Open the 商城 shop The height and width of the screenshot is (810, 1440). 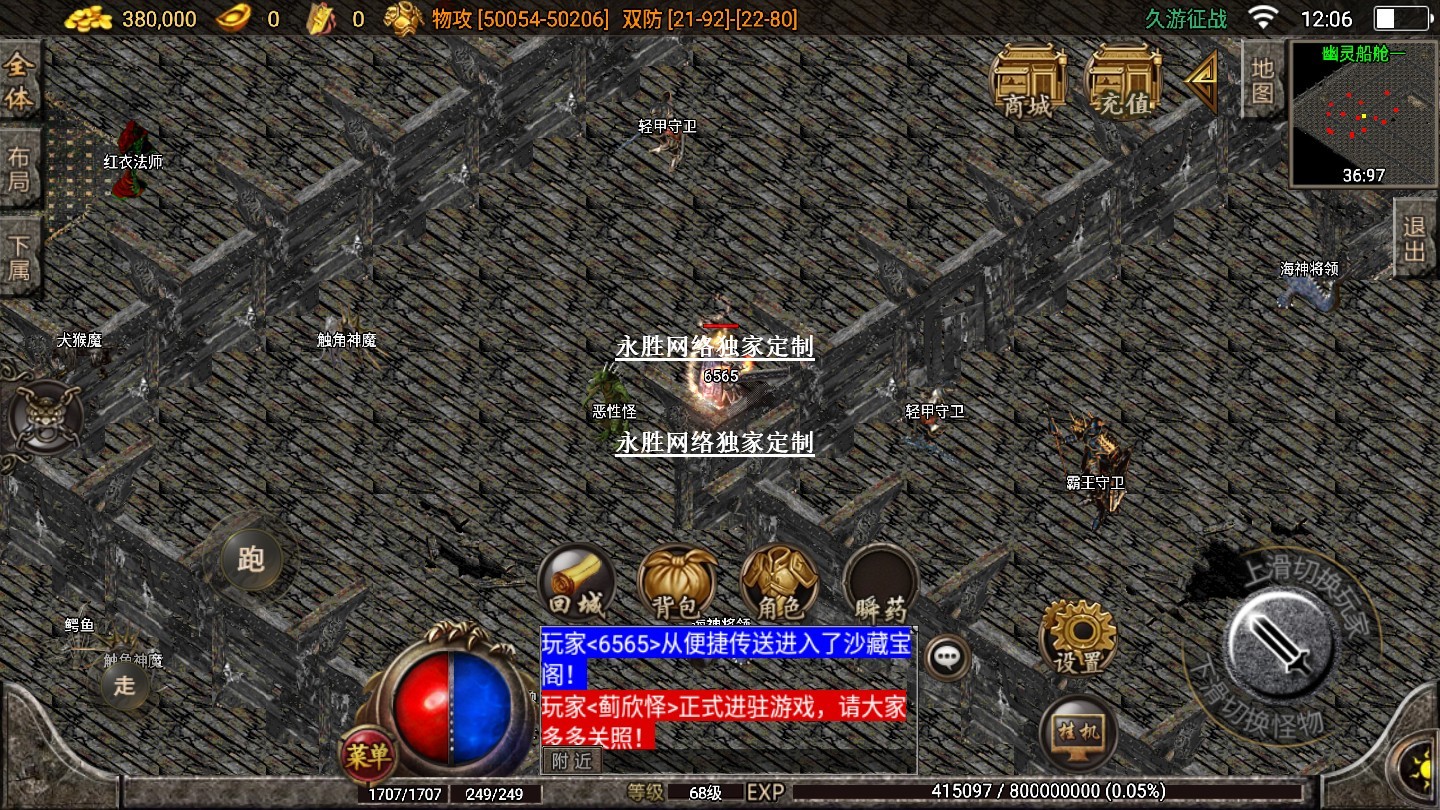pos(1027,82)
